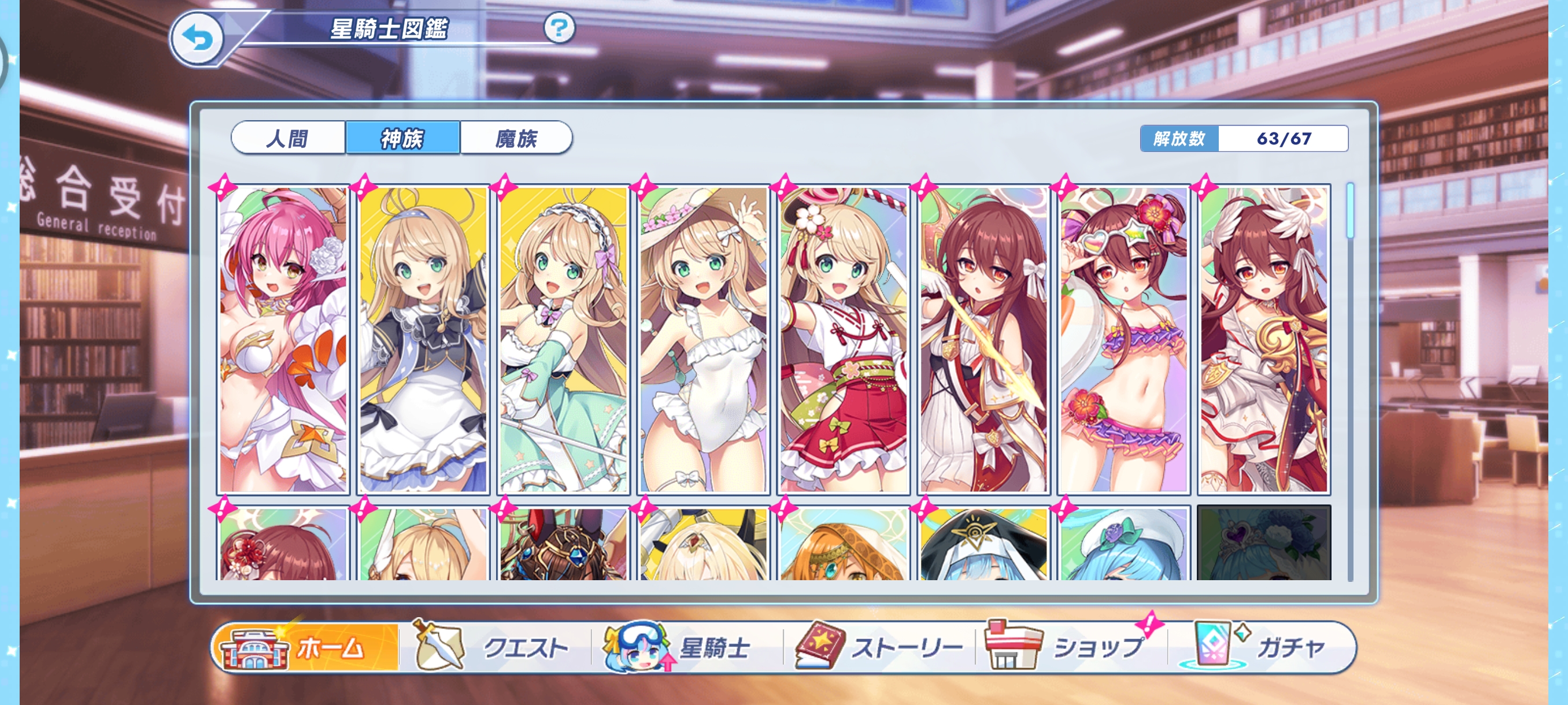Visit the ショップ menu
The image size is (1568, 705).
tap(1070, 647)
